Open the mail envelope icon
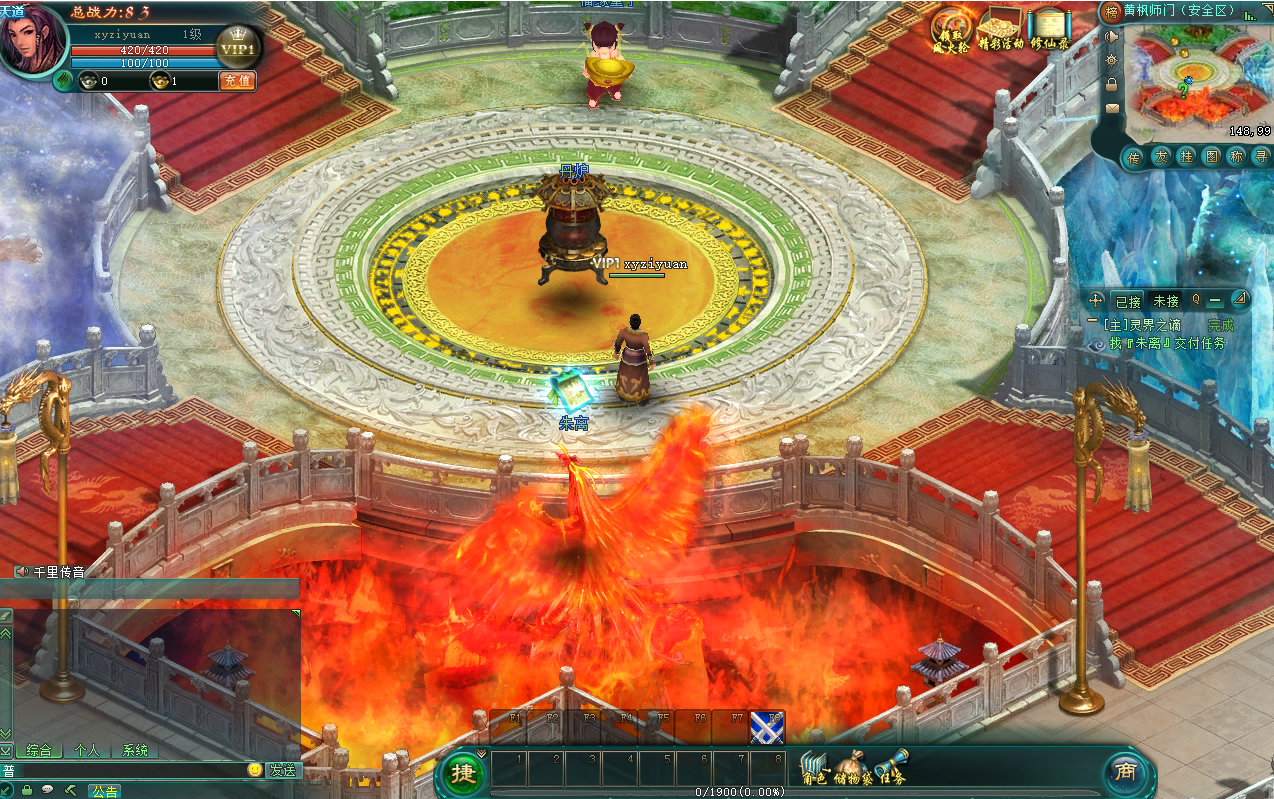The image size is (1274, 799). [1111, 108]
